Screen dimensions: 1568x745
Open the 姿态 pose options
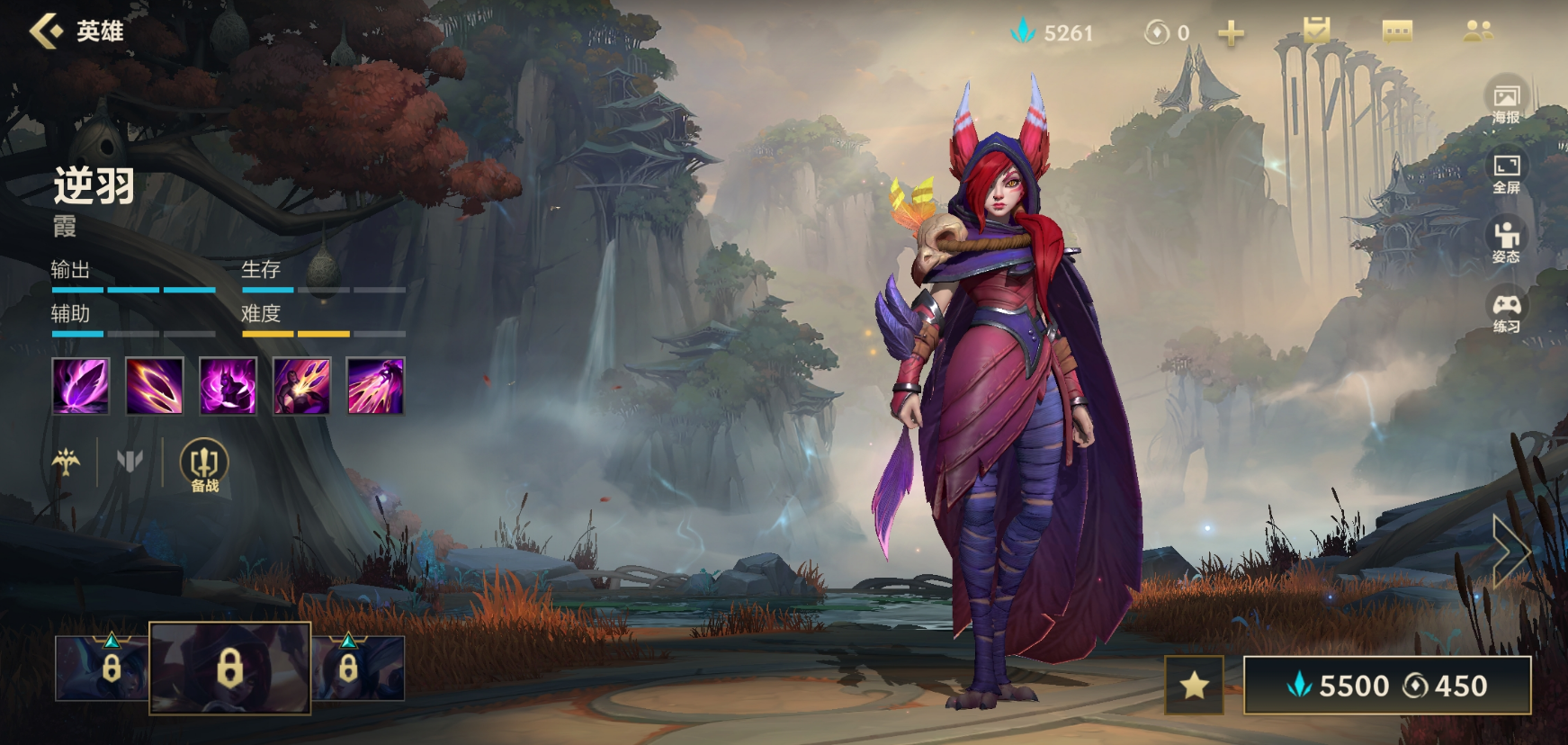click(x=1506, y=242)
